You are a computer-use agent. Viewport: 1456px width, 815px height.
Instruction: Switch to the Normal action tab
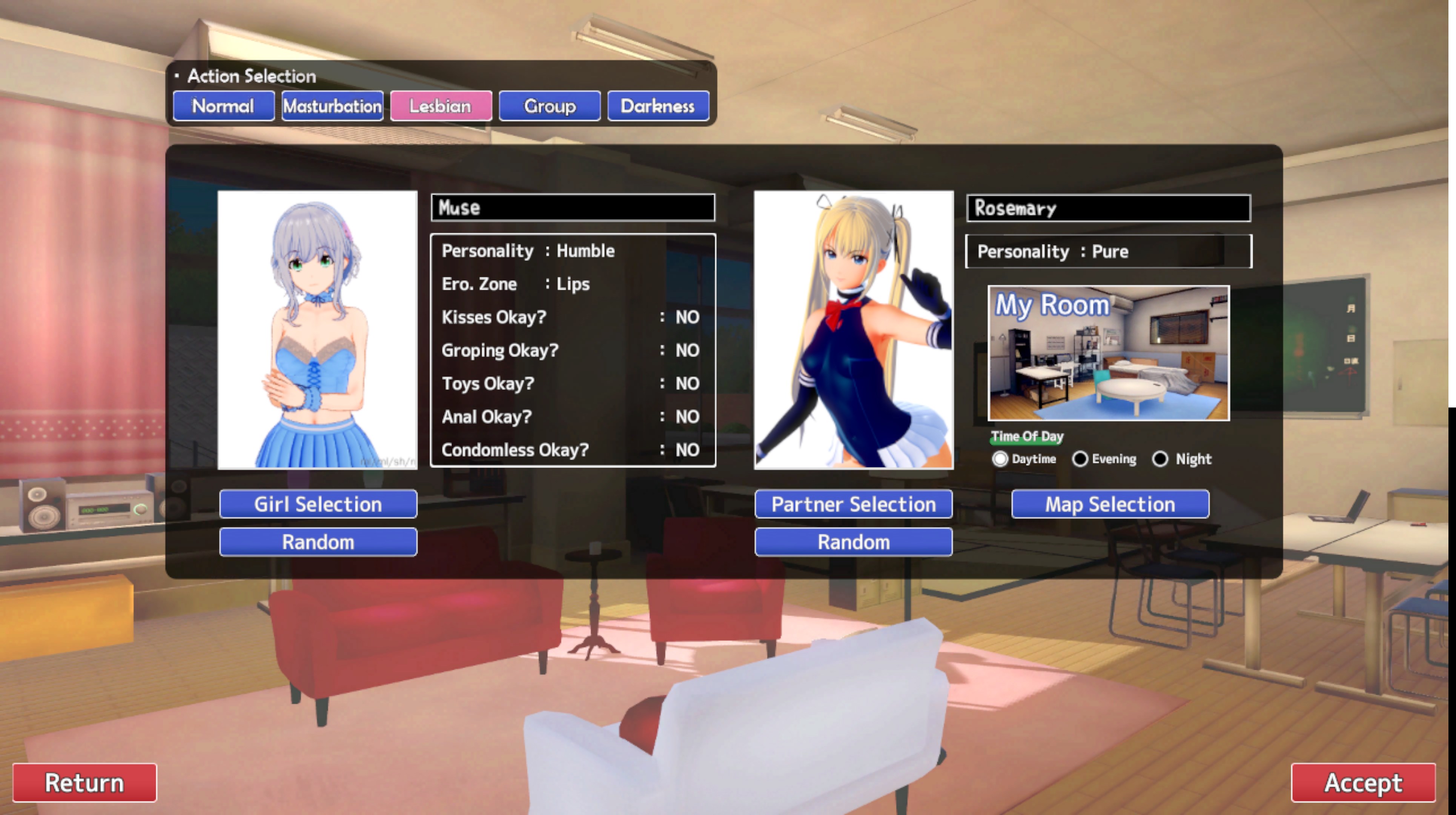point(223,106)
